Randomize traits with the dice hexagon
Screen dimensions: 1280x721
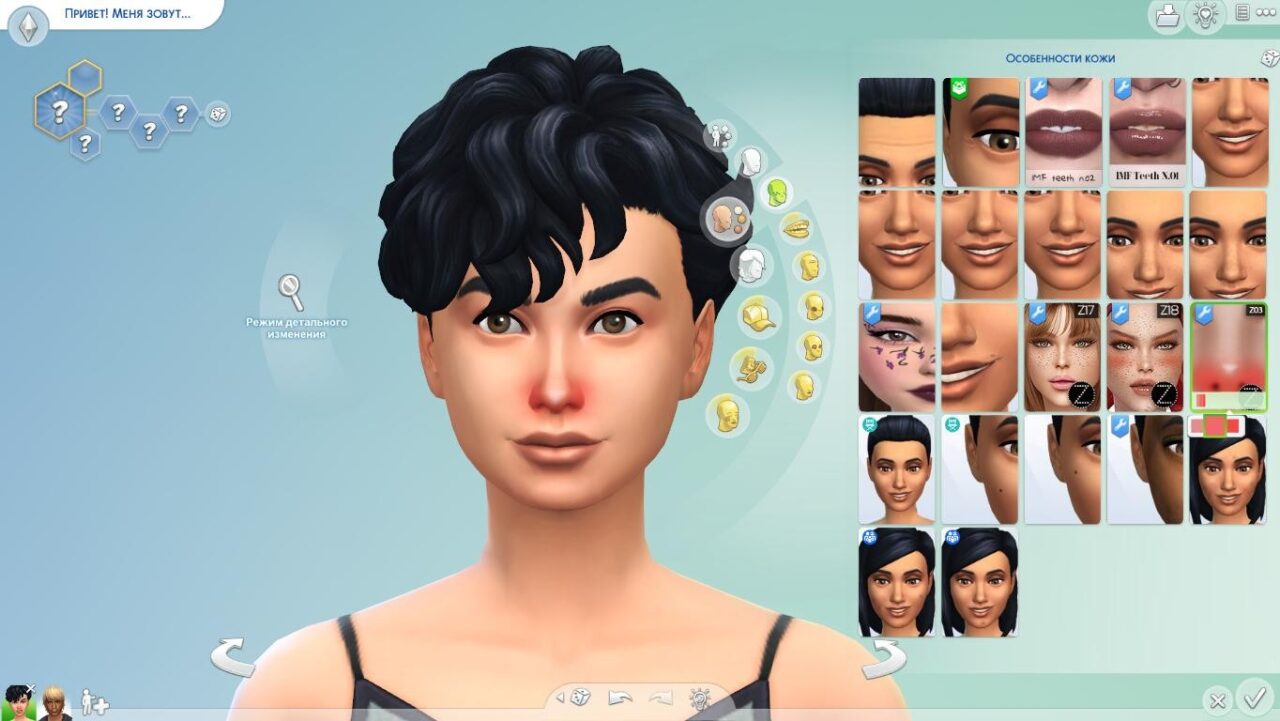[217, 114]
